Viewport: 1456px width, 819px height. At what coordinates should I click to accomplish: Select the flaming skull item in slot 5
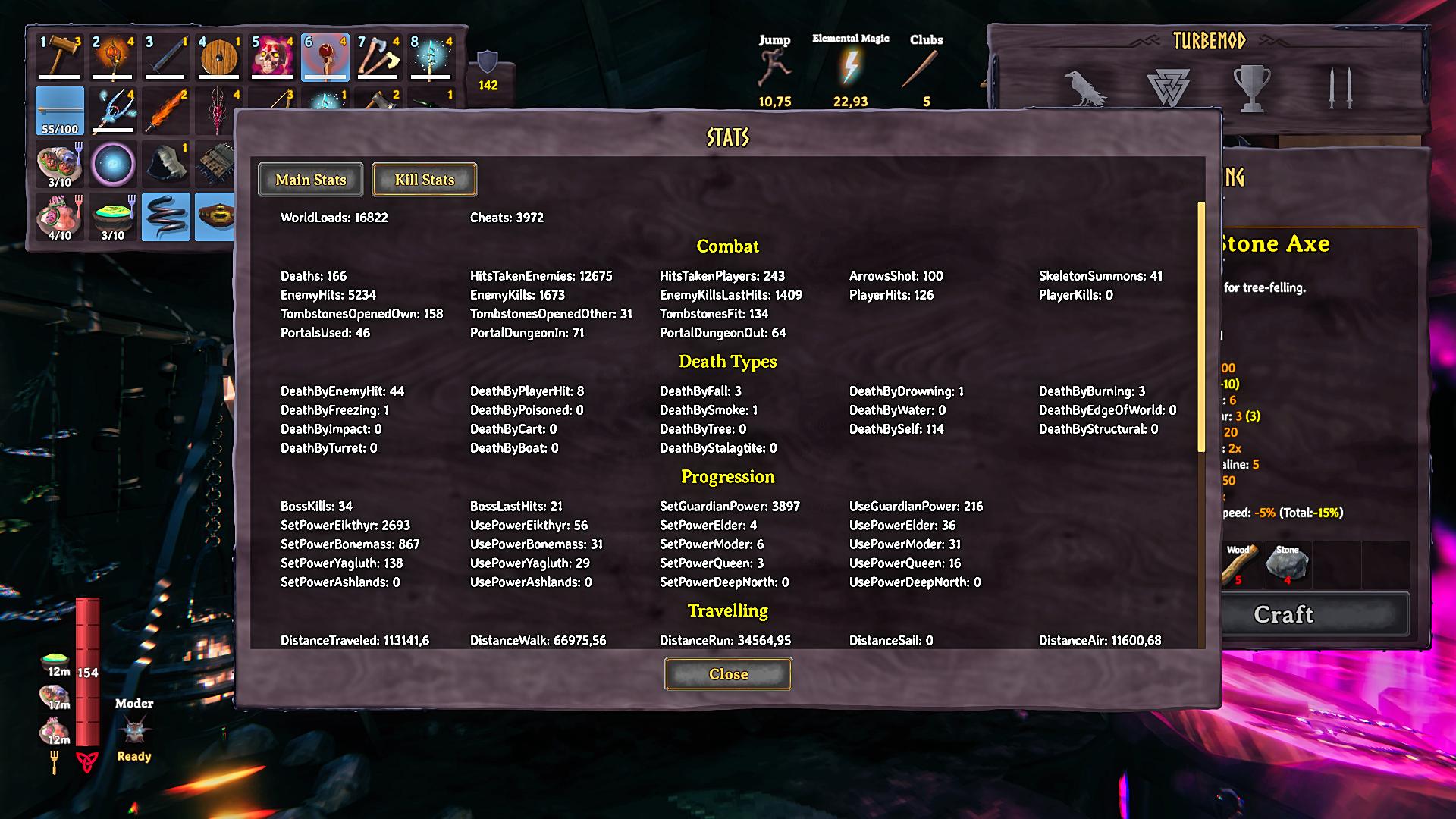[272, 57]
